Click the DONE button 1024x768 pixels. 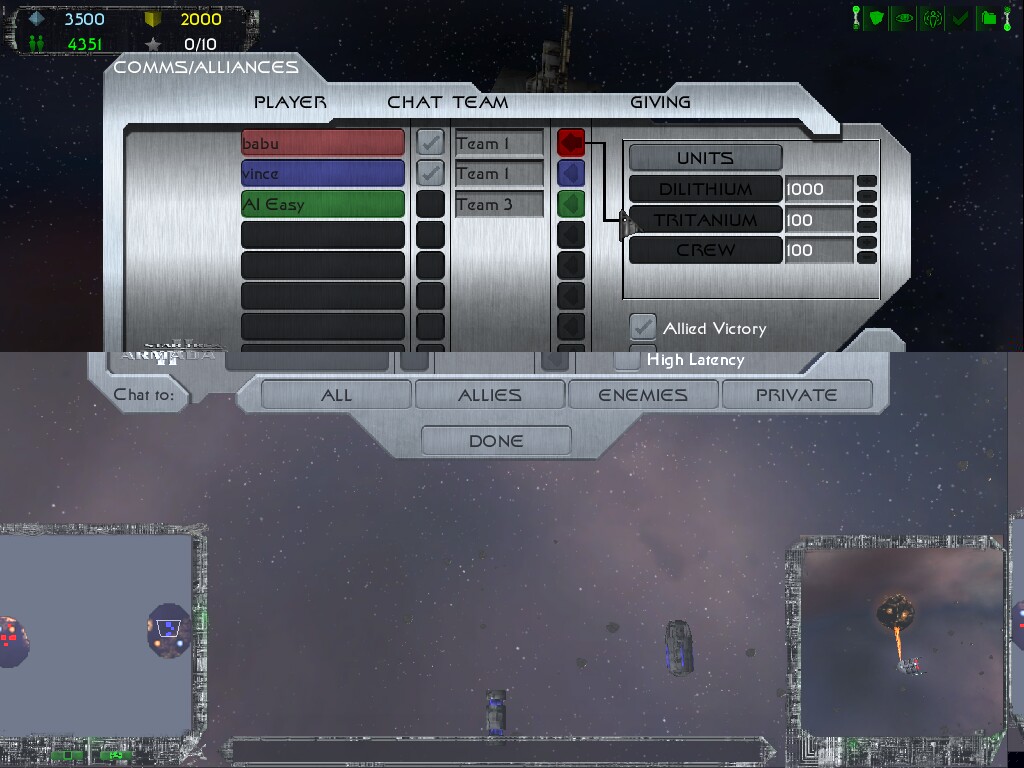click(496, 441)
